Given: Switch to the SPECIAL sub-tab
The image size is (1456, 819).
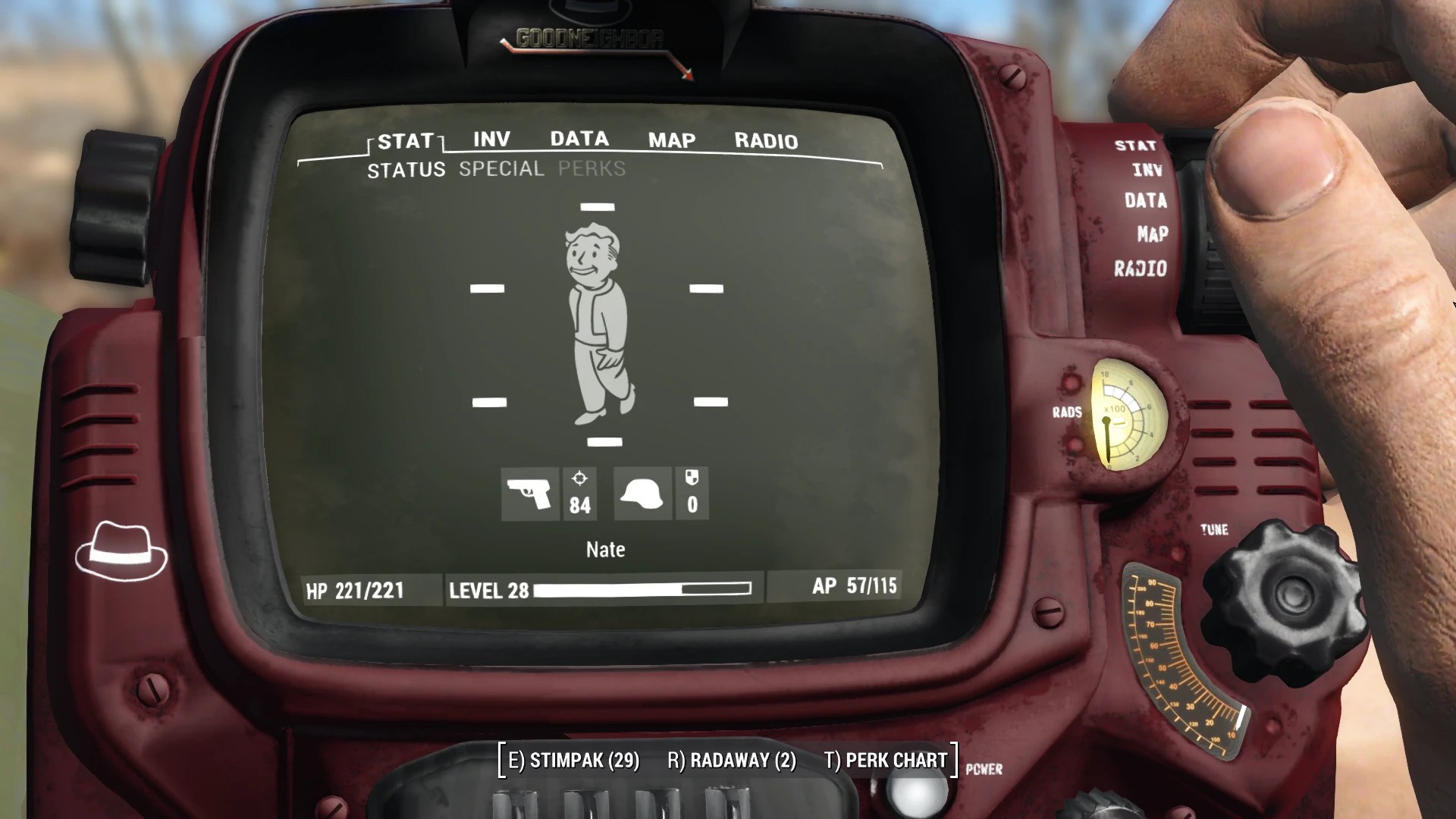Looking at the screenshot, I should coord(500,169).
